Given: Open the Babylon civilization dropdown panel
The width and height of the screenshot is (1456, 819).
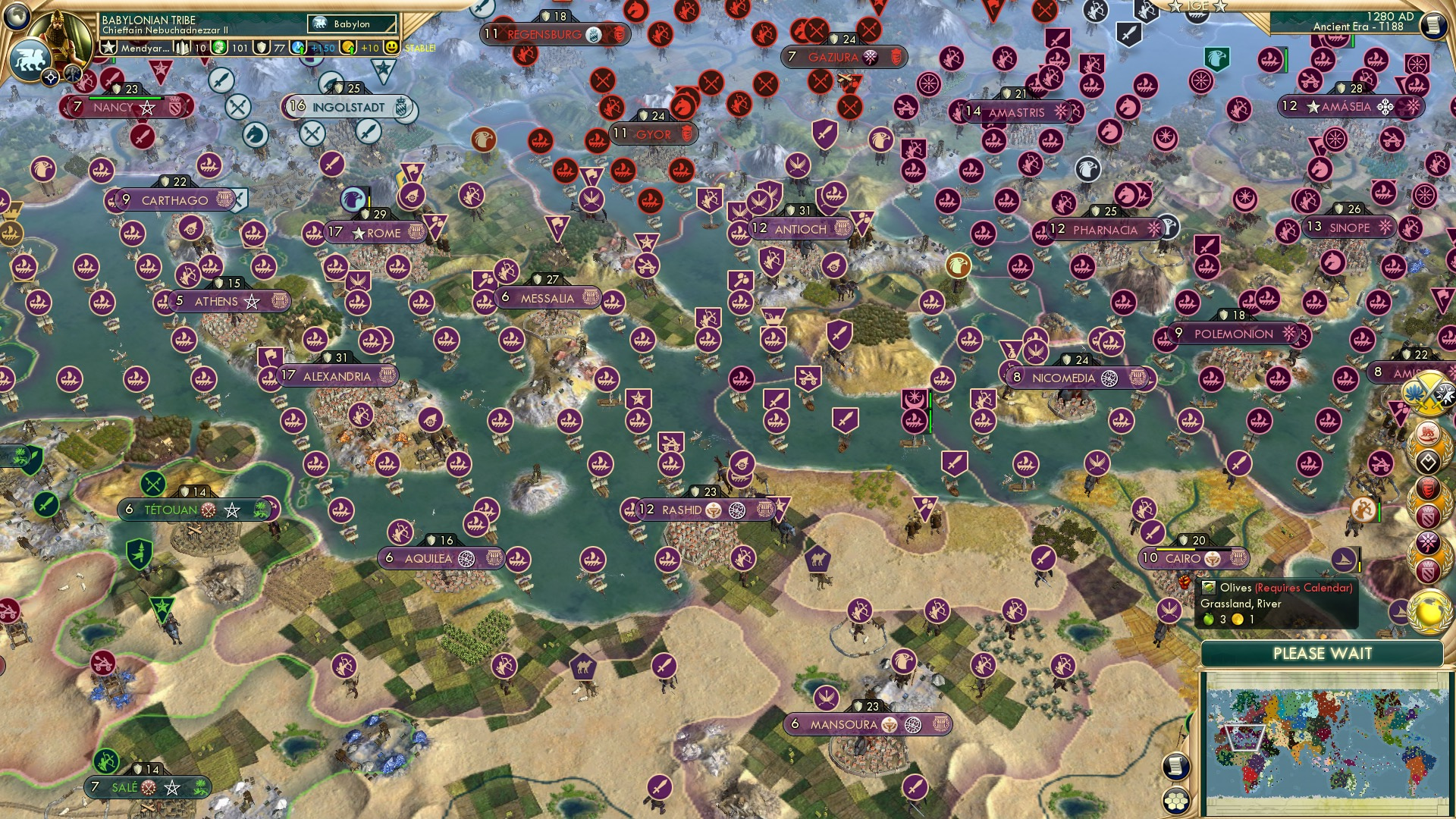Looking at the screenshot, I should click(352, 24).
